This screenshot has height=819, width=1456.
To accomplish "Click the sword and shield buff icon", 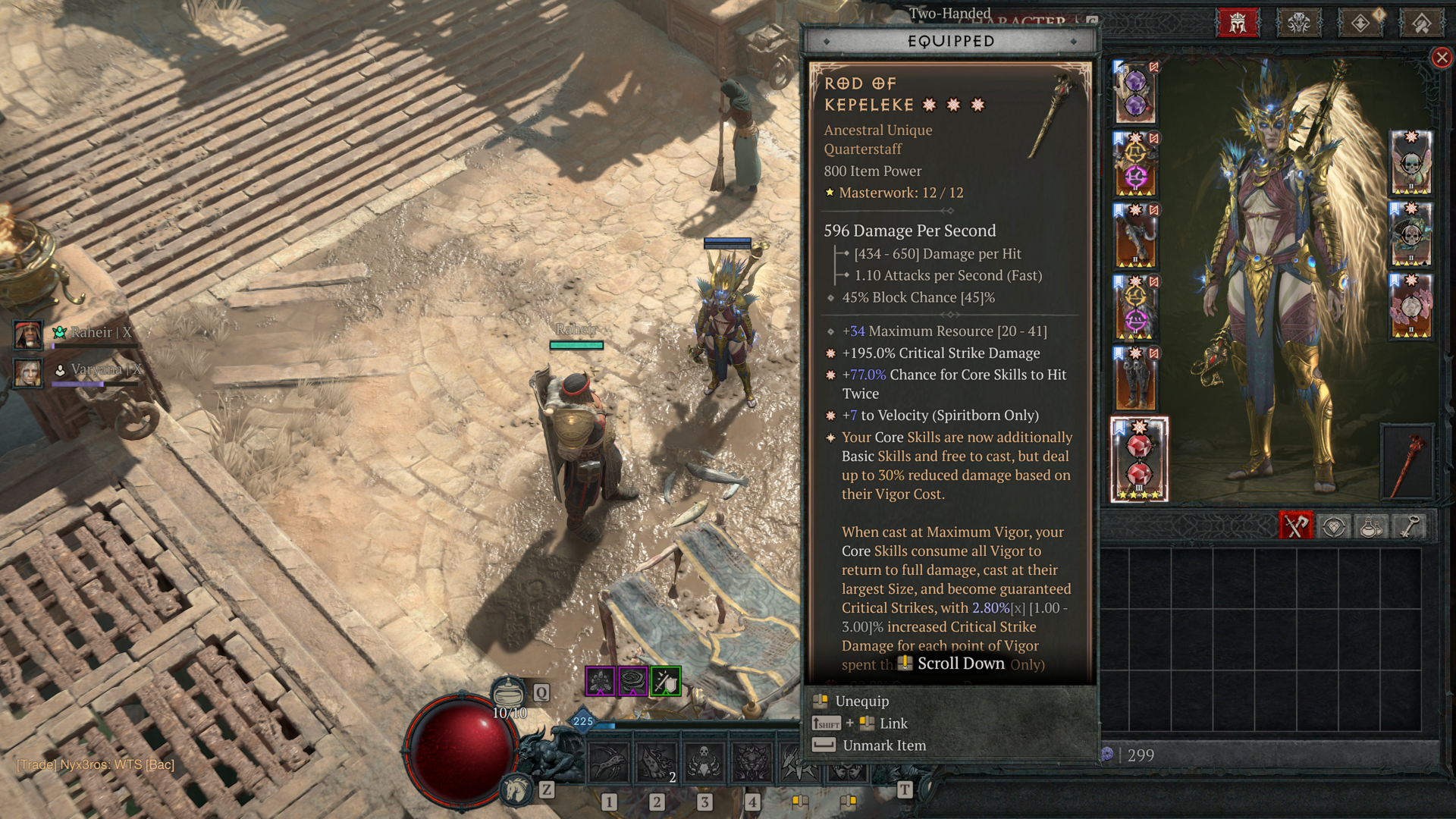I will click(x=666, y=682).
